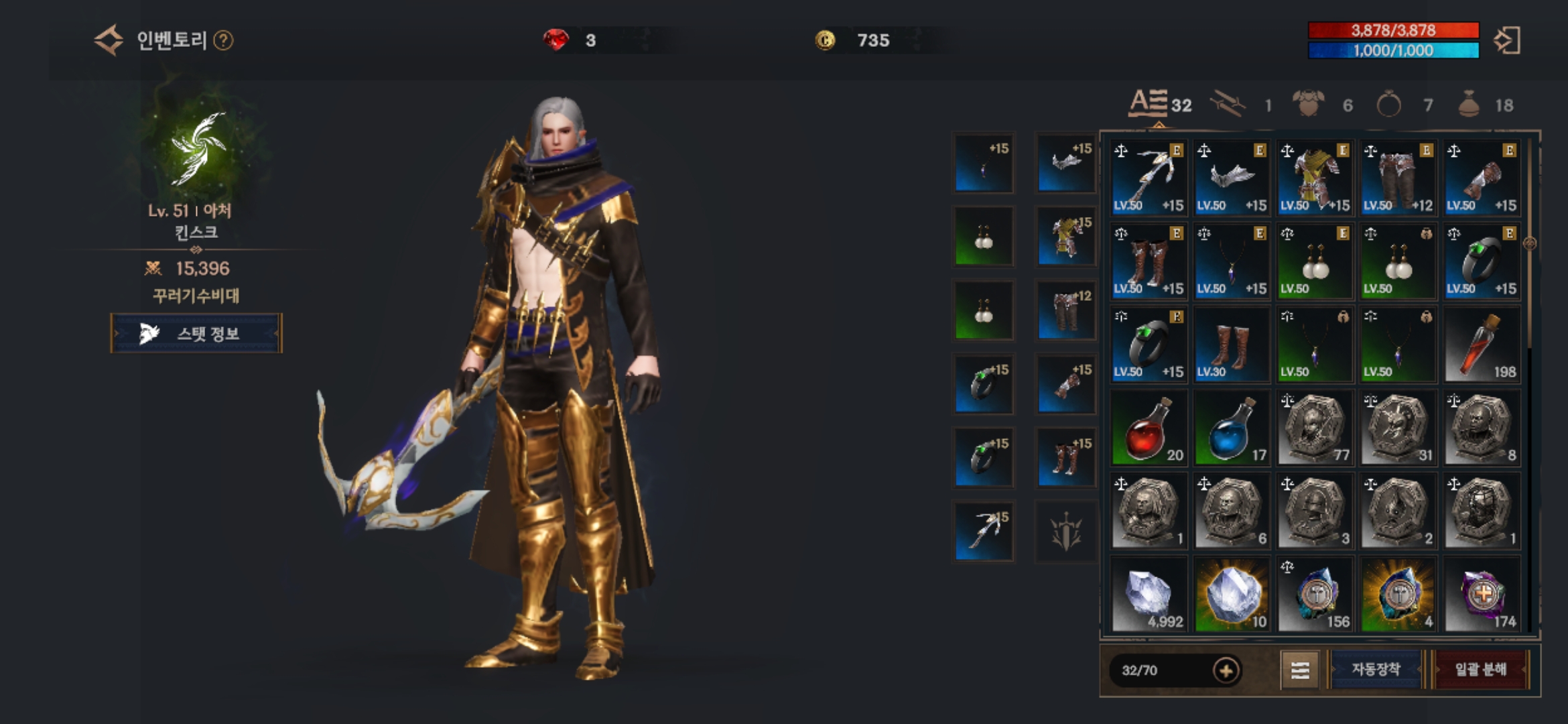Expand inventory capacity with the plus button
The image size is (1568, 724).
pos(1226,670)
